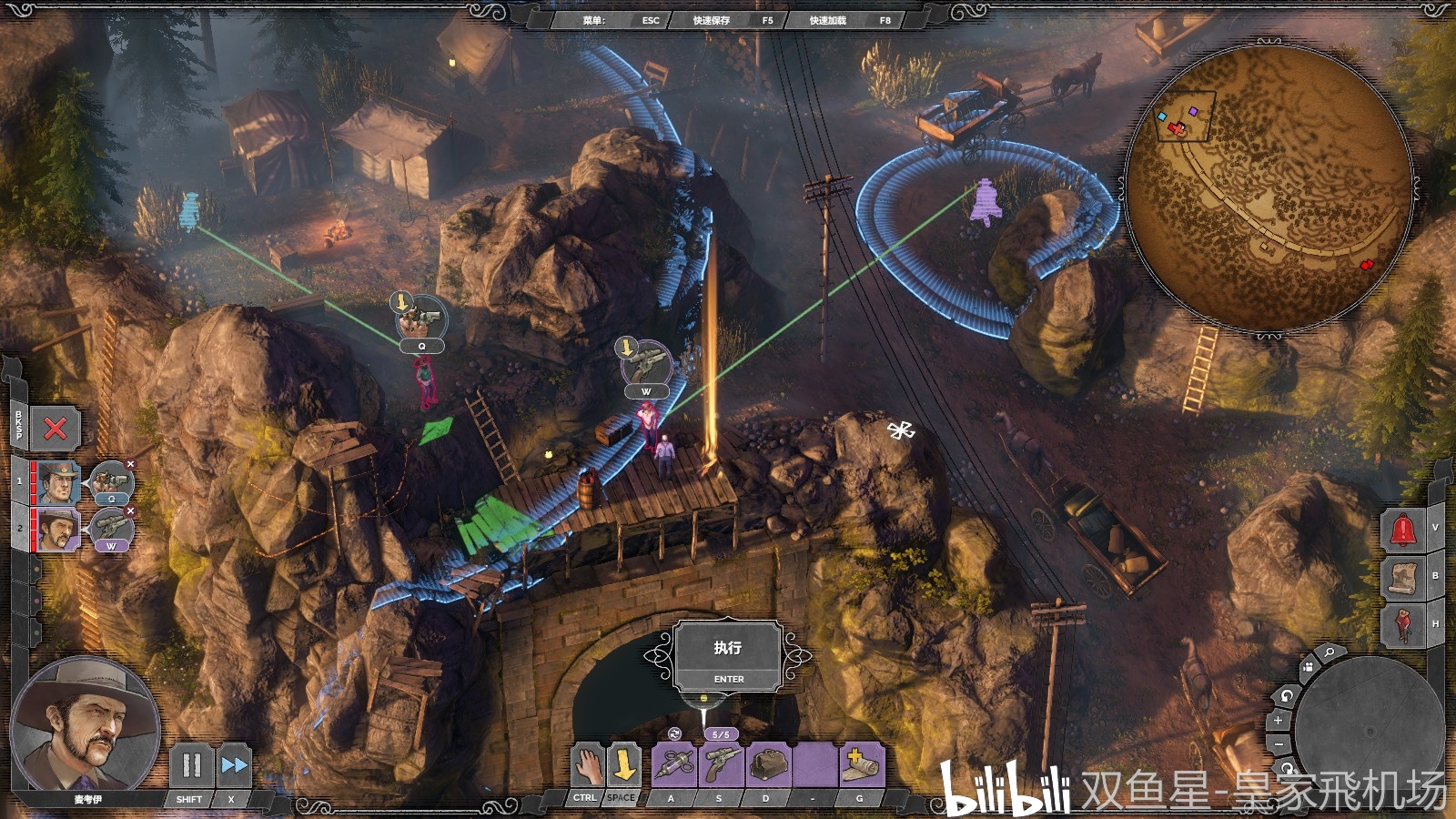The image size is (1456, 819).
Task: Click the pause button
Action: (x=191, y=765)
